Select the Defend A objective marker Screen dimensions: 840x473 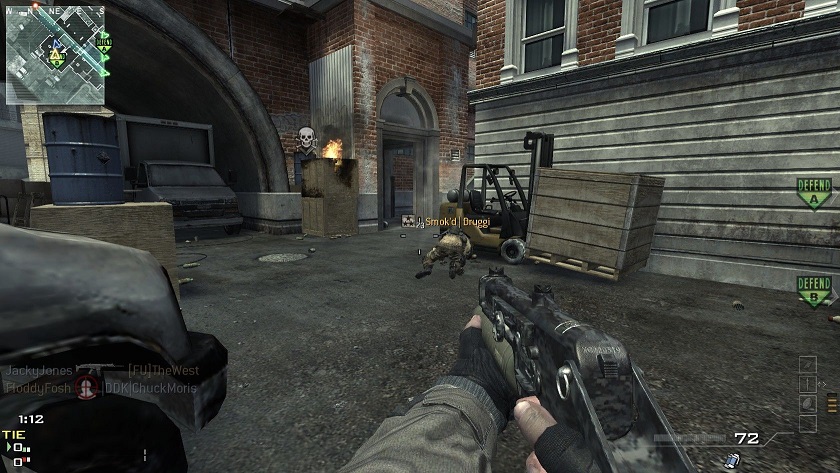click(x=814, y=192)
